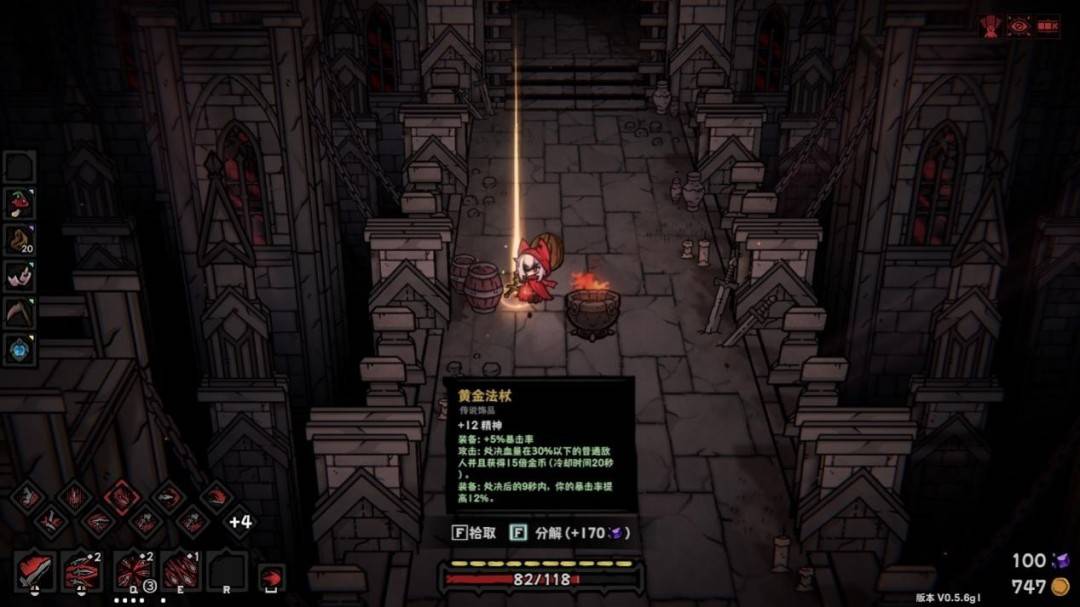Viewport: 1080px width, 607px height.
Task: Show the +4 additional passive talents
Action: [x=240, y=521]
